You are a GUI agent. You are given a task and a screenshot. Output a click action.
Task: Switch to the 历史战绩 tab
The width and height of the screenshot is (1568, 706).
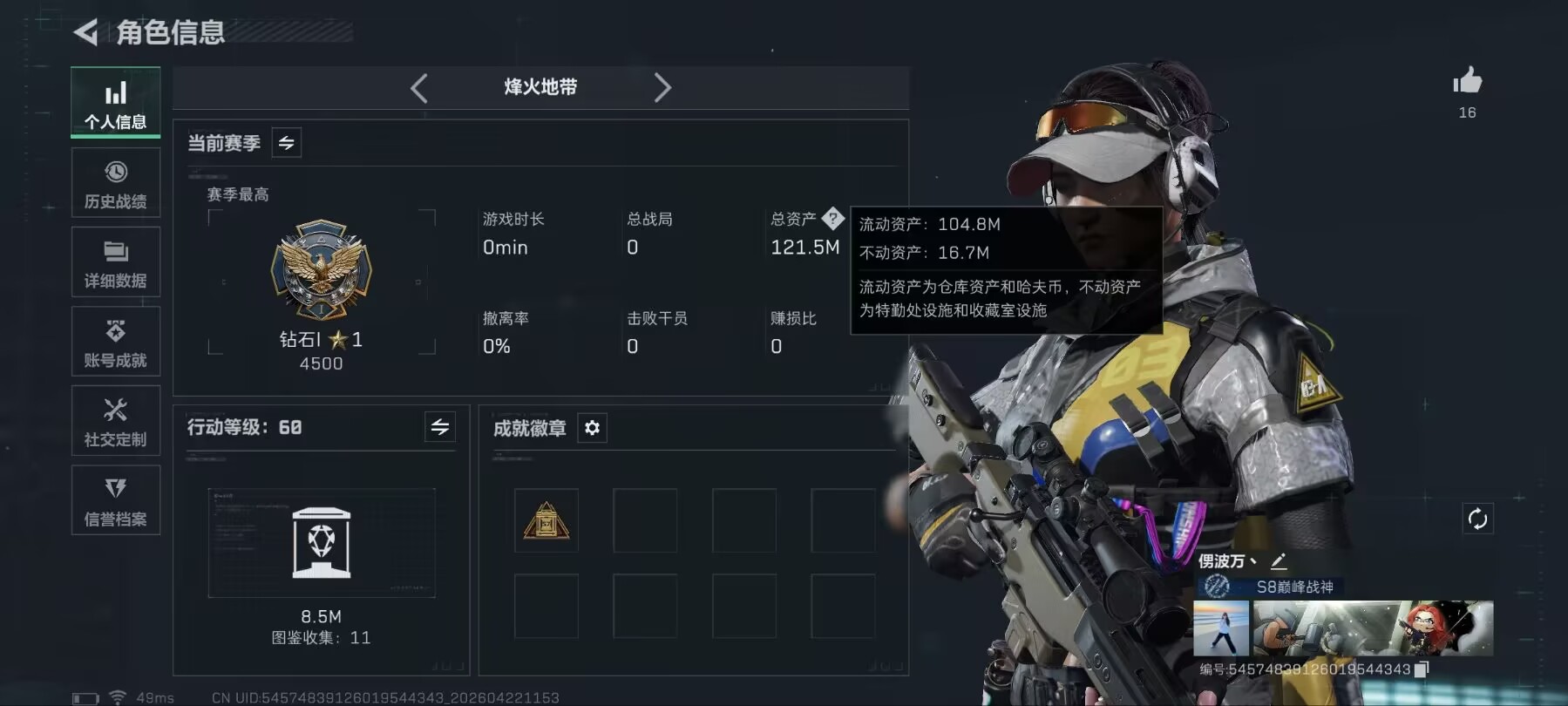pyautogui.click(x=116, y=182)
